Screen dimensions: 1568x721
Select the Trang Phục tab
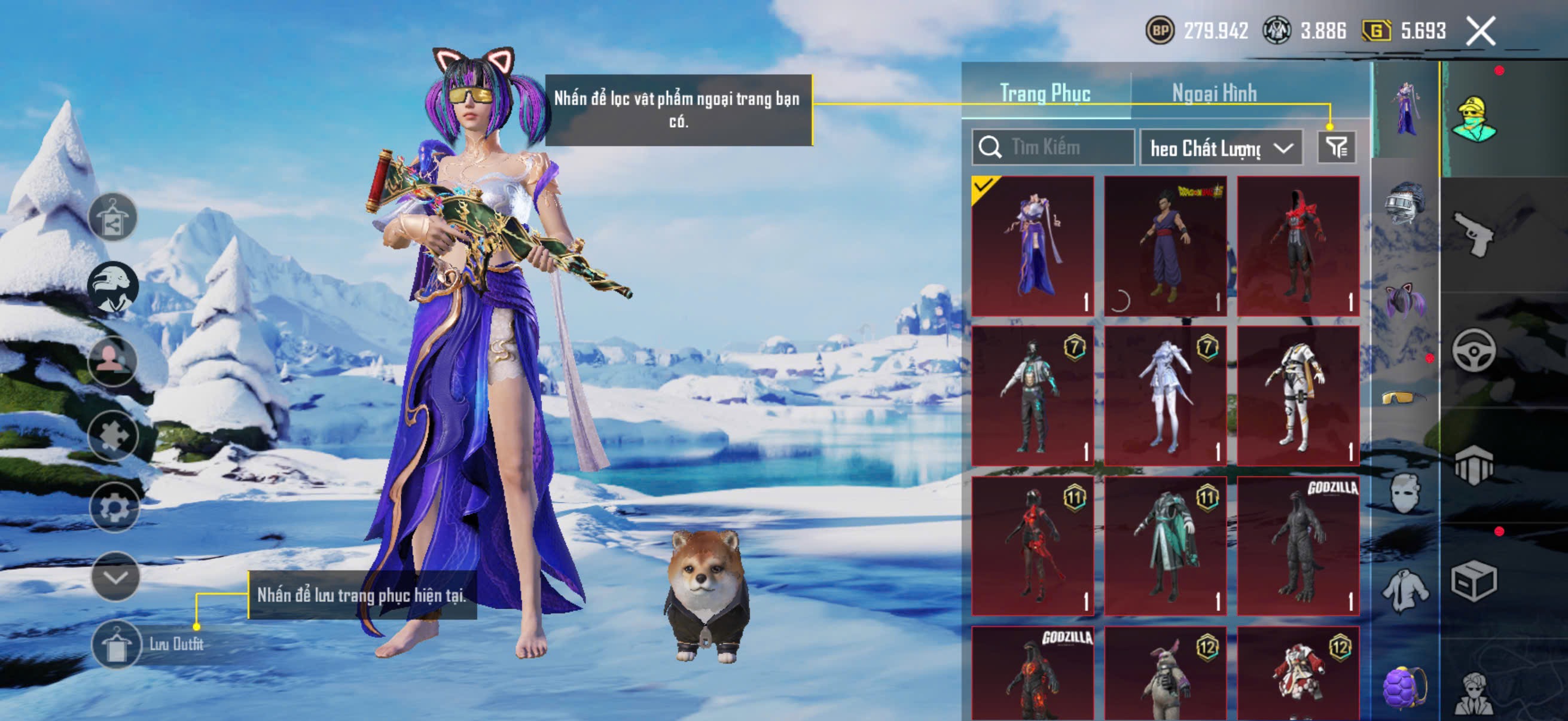click(x=1045, y=94)
